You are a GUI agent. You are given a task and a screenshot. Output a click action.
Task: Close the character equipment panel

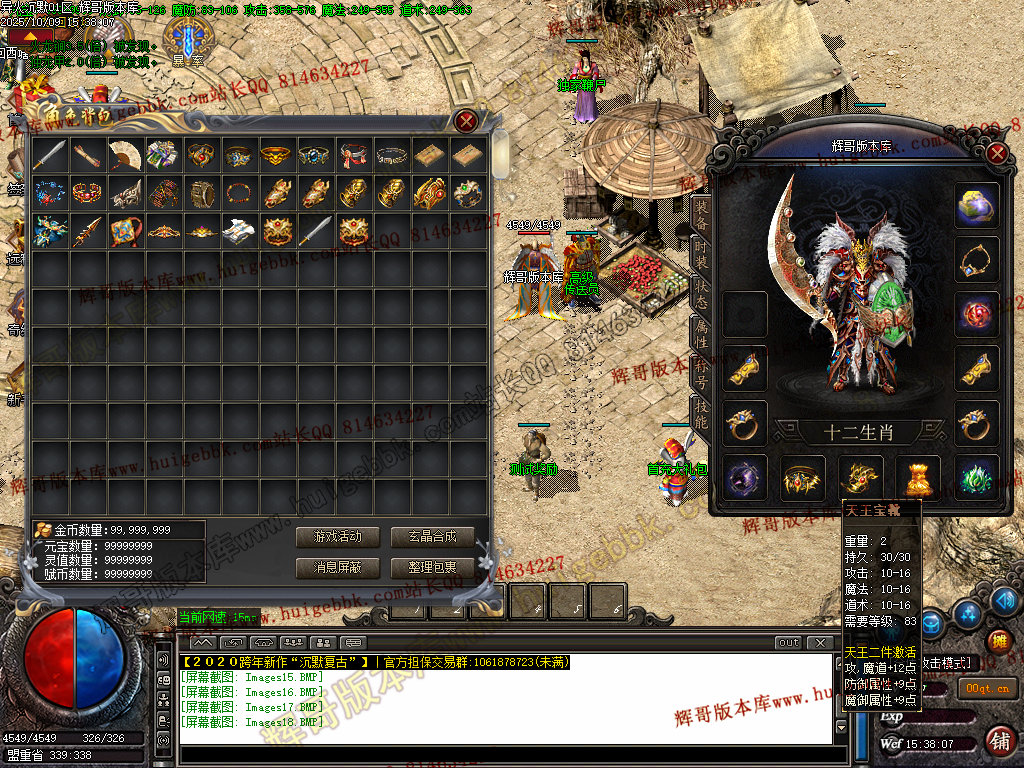pos(996,154)
